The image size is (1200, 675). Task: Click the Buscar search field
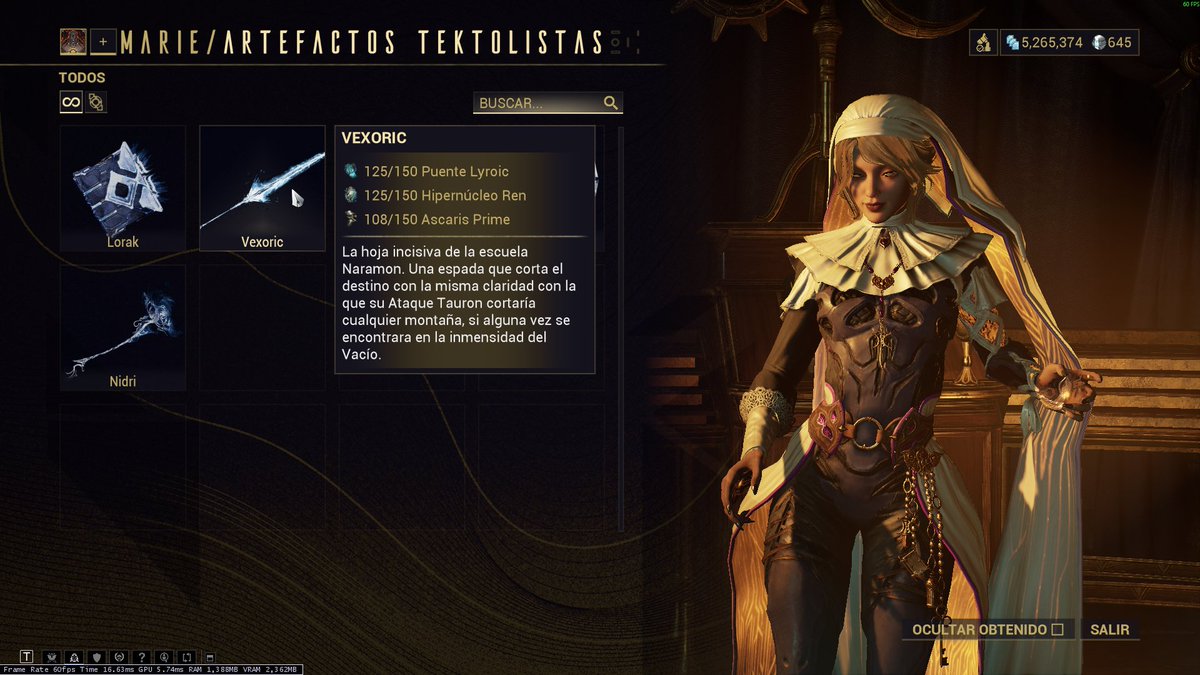click(x=540, y=103)
